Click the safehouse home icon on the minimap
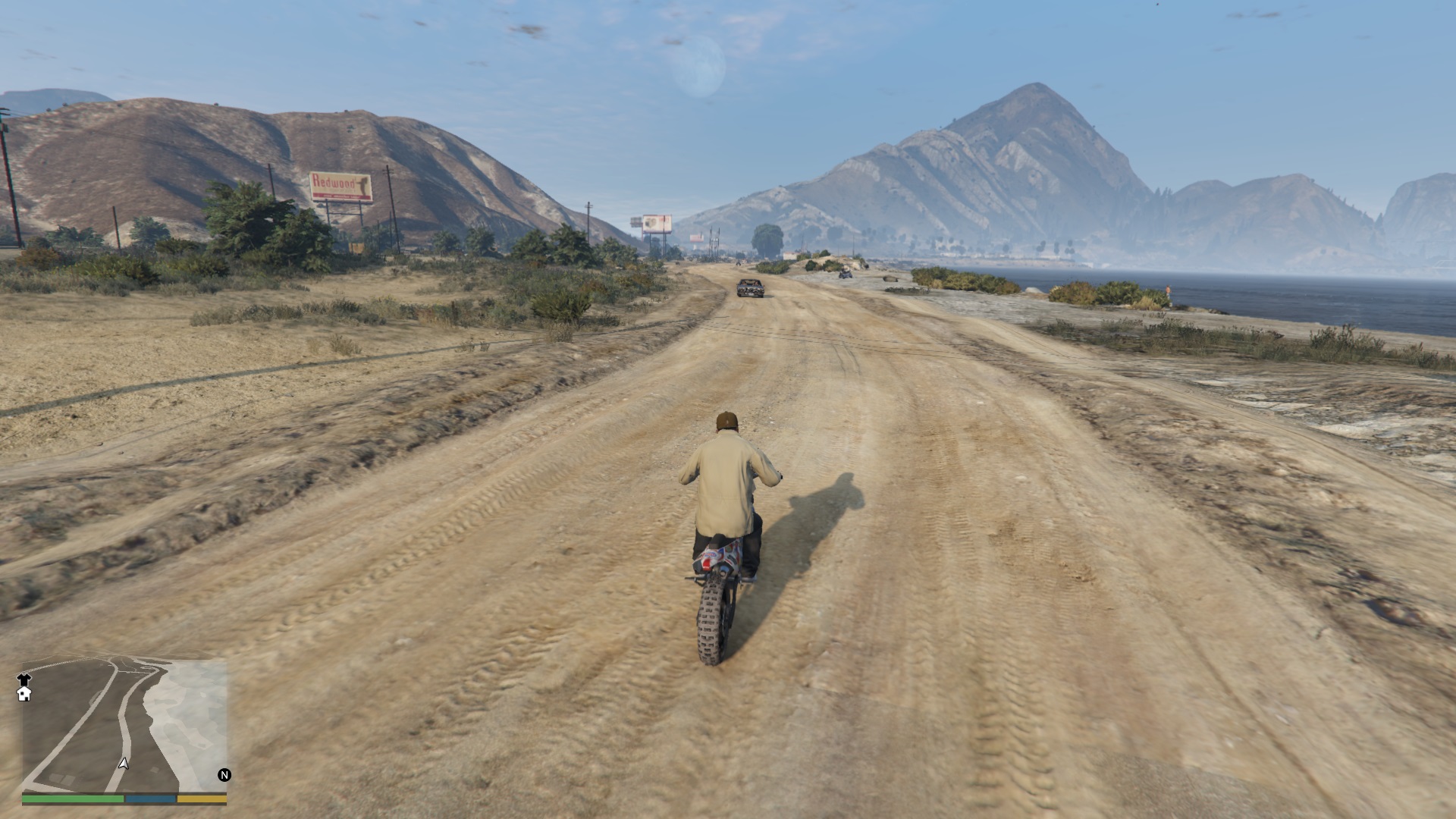 click(24, 695)
